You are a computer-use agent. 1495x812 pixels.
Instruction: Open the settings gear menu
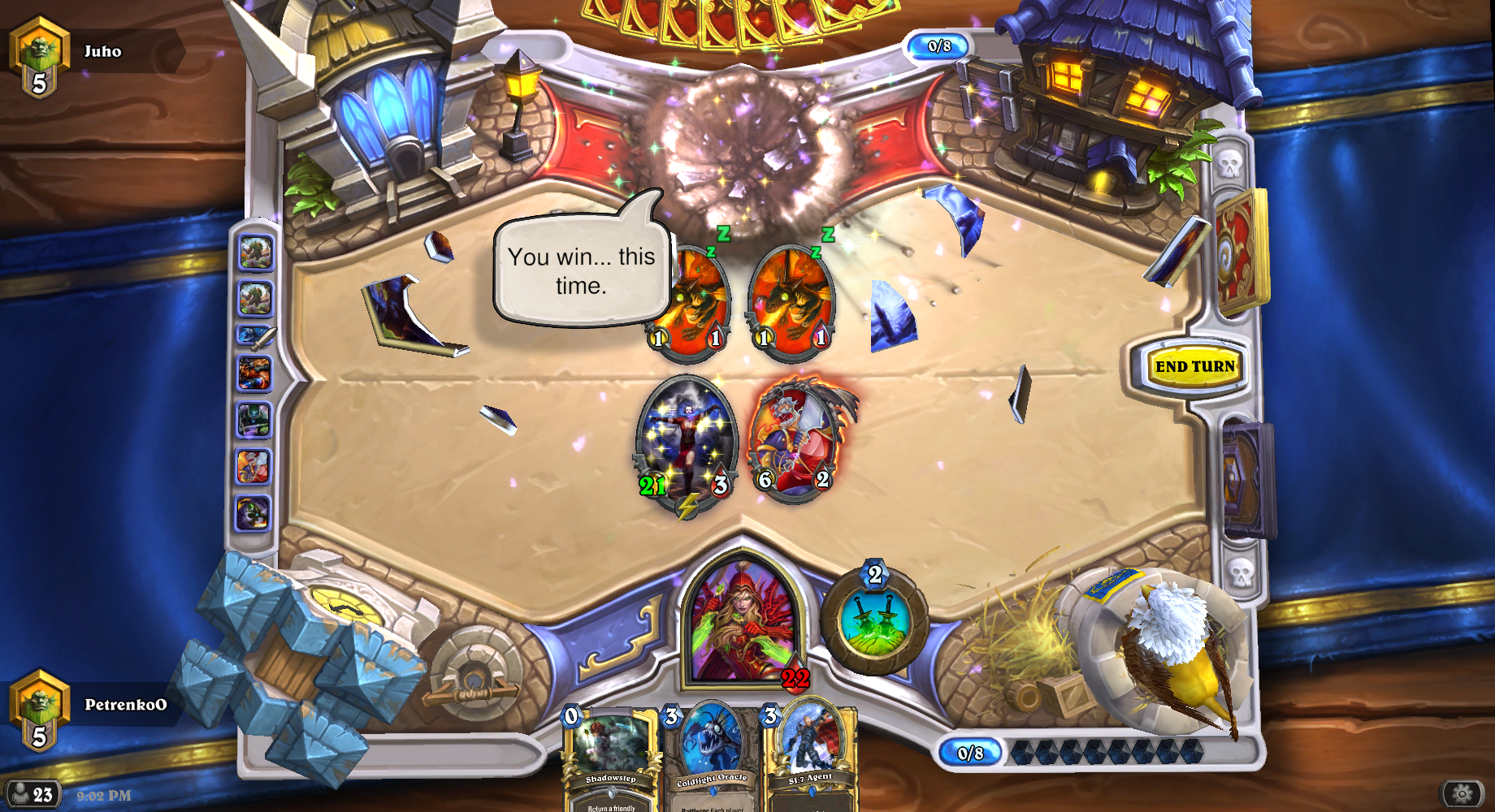(1463, 793)
